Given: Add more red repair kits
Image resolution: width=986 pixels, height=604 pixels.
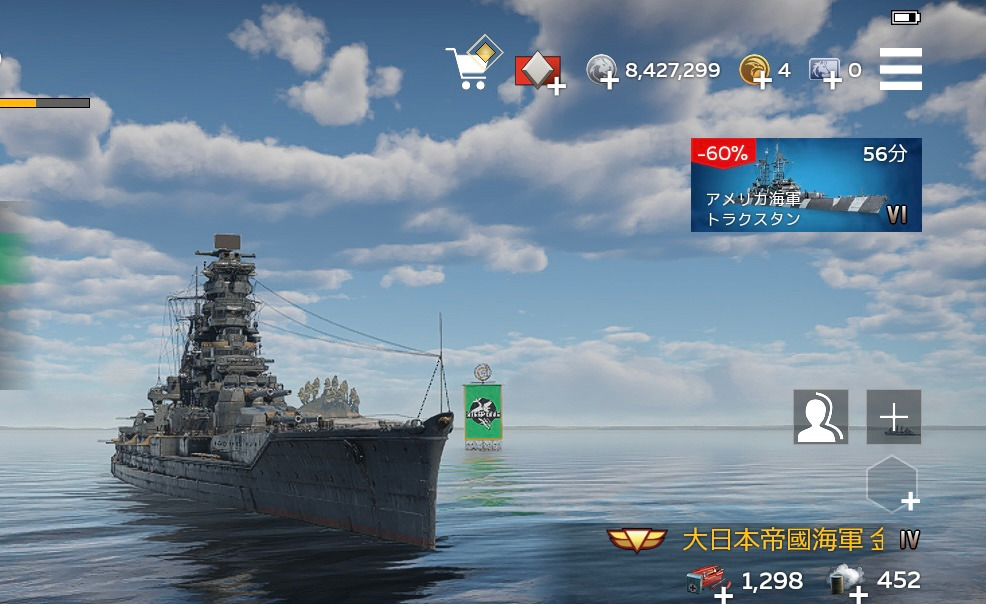Looking at the screenshot, I should pyautogui.click(x=708, y=582).
